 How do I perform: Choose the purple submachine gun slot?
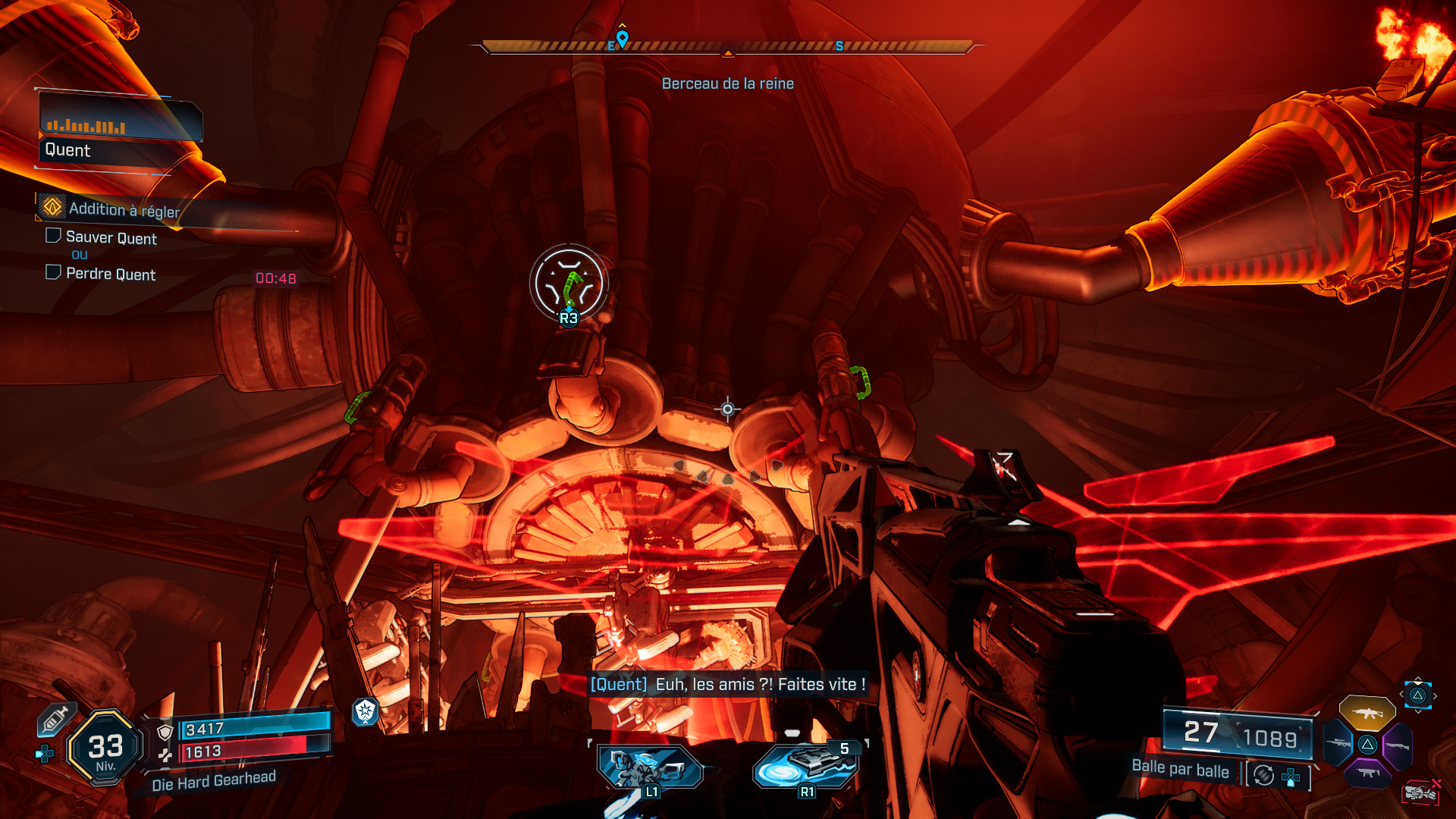click(1367, 773)
